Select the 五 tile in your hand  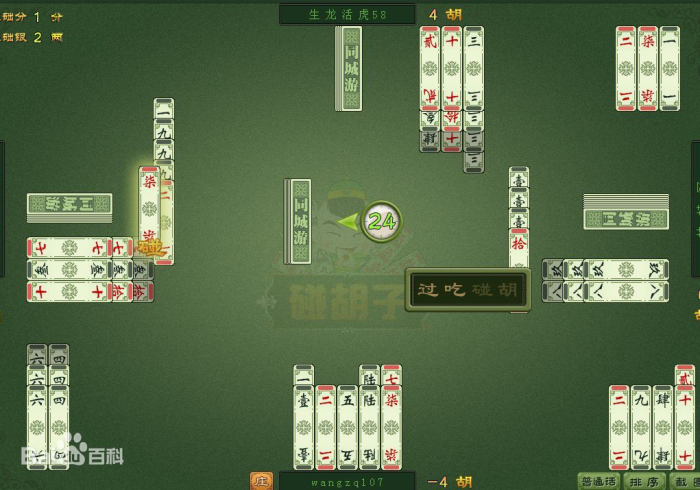point(347,425)
